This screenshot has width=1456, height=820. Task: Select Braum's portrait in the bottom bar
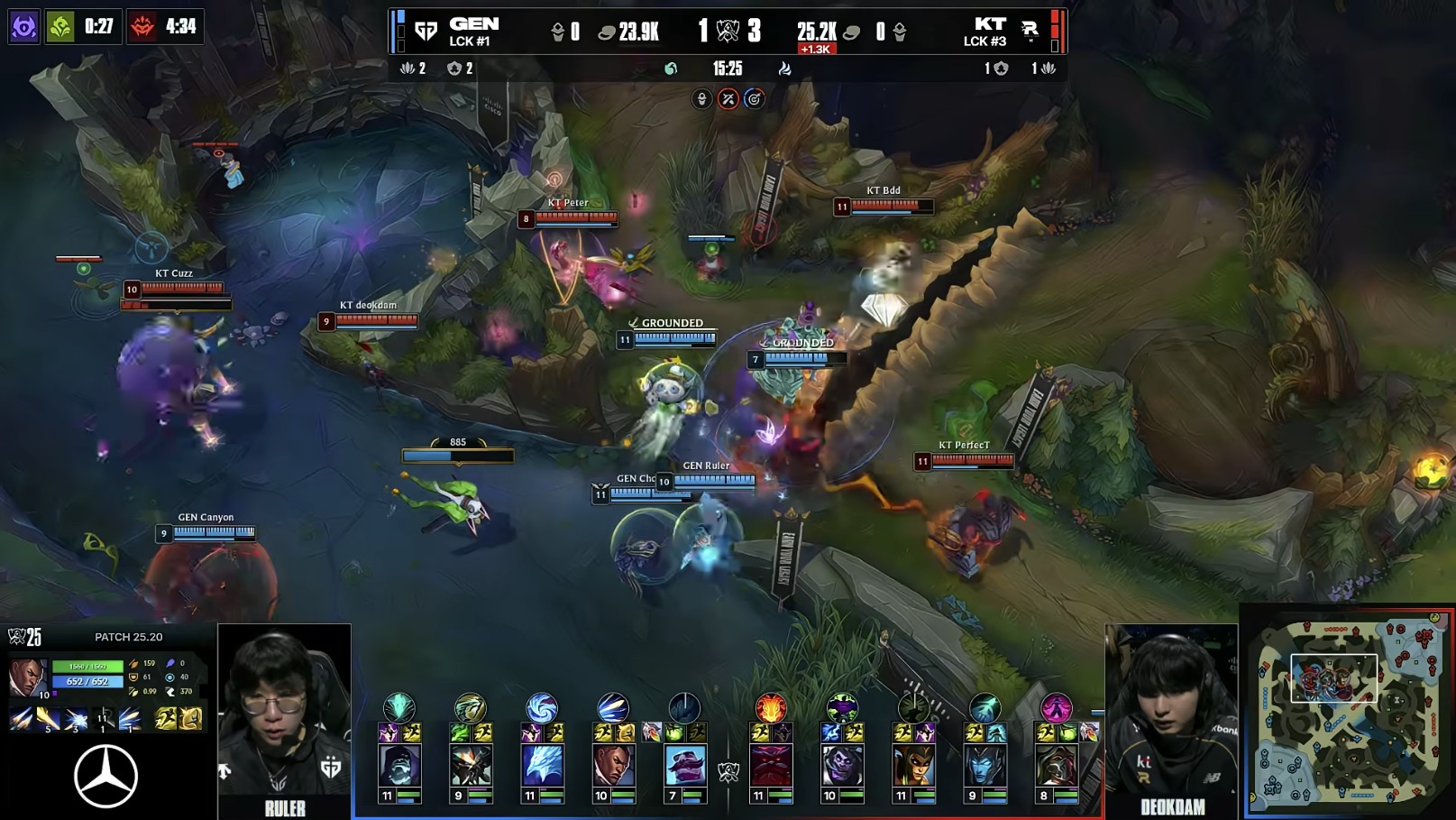[x=685, y=765]
